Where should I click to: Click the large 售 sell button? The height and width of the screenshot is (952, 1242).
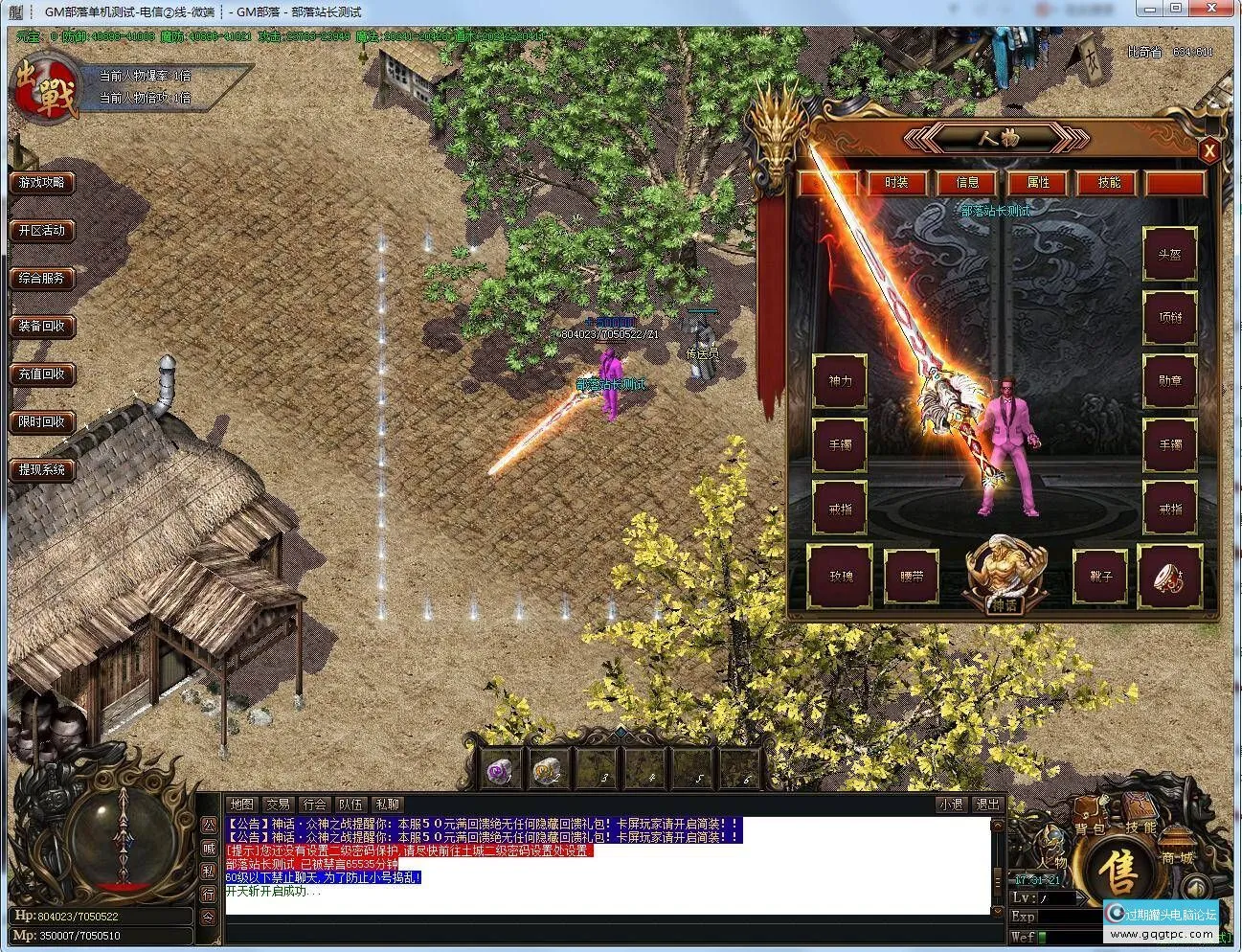click(x=1118, y=871)
